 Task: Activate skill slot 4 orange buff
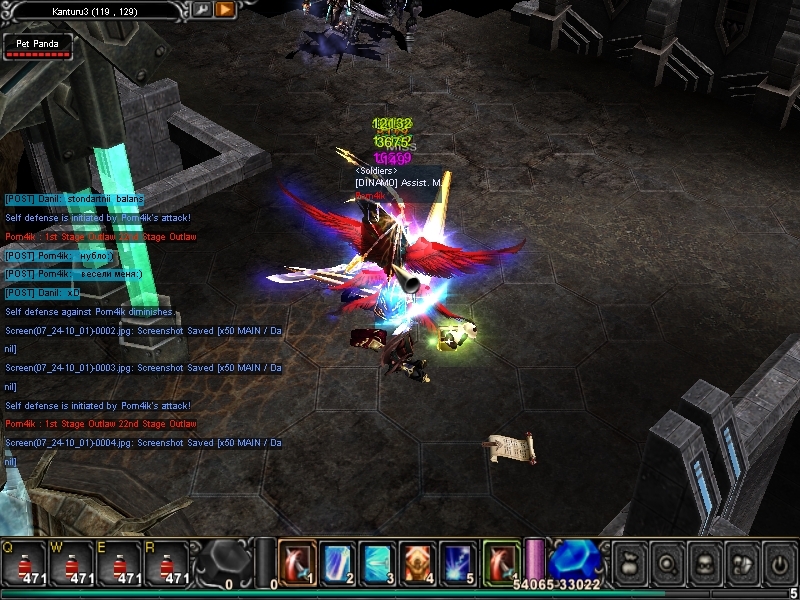pos(417,563)
